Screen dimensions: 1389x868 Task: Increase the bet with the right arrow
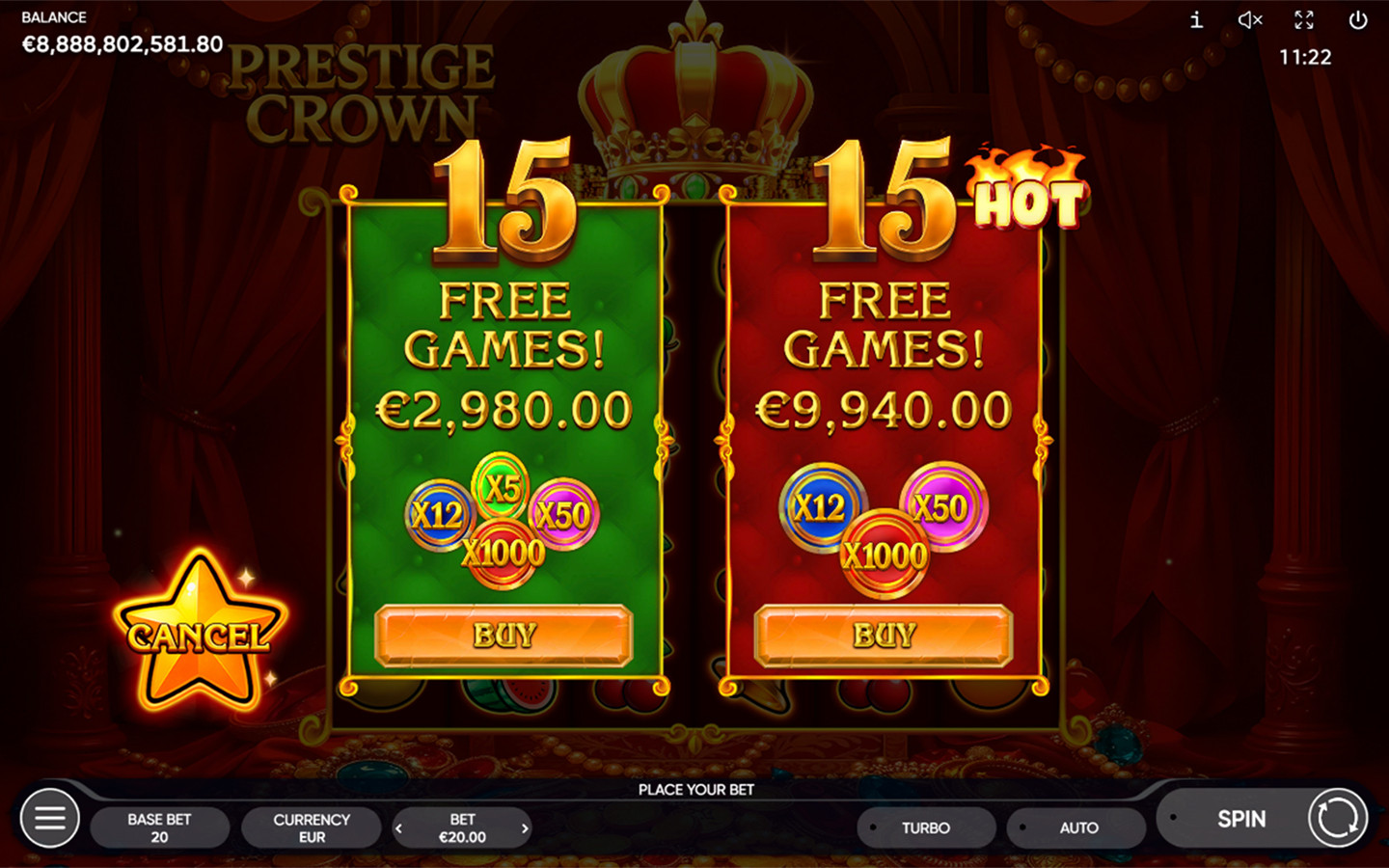[524, 827]
